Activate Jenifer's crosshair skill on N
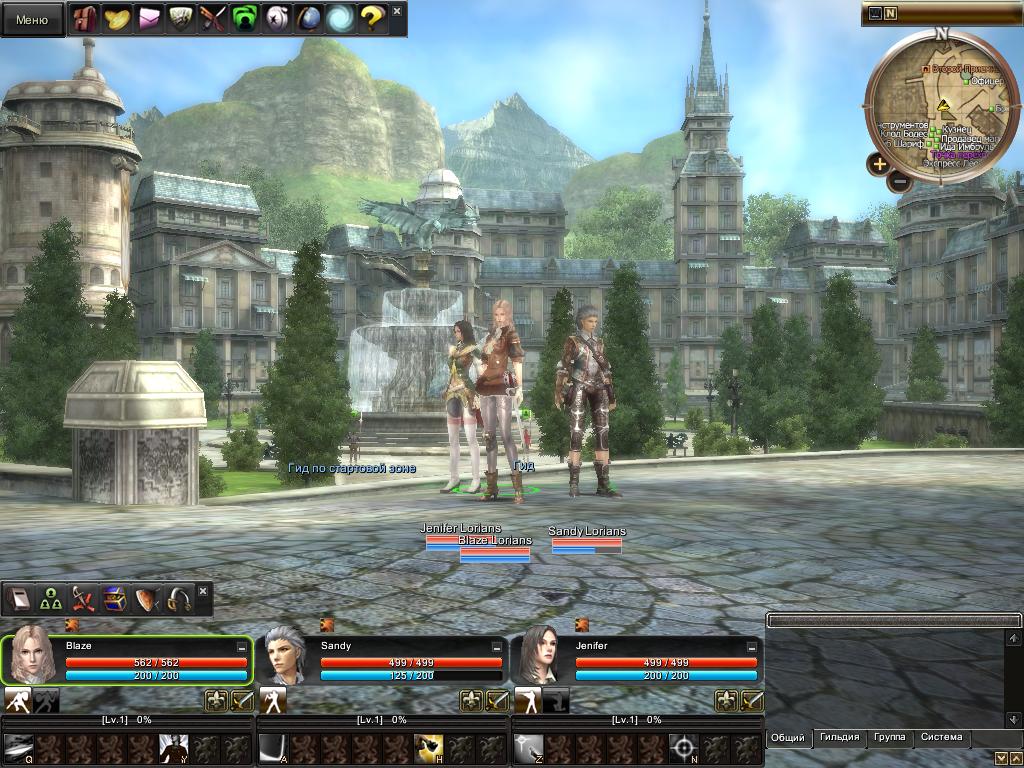Image resolution: width=1024 pixels, height=768 pixels. (x=683, y=748)
